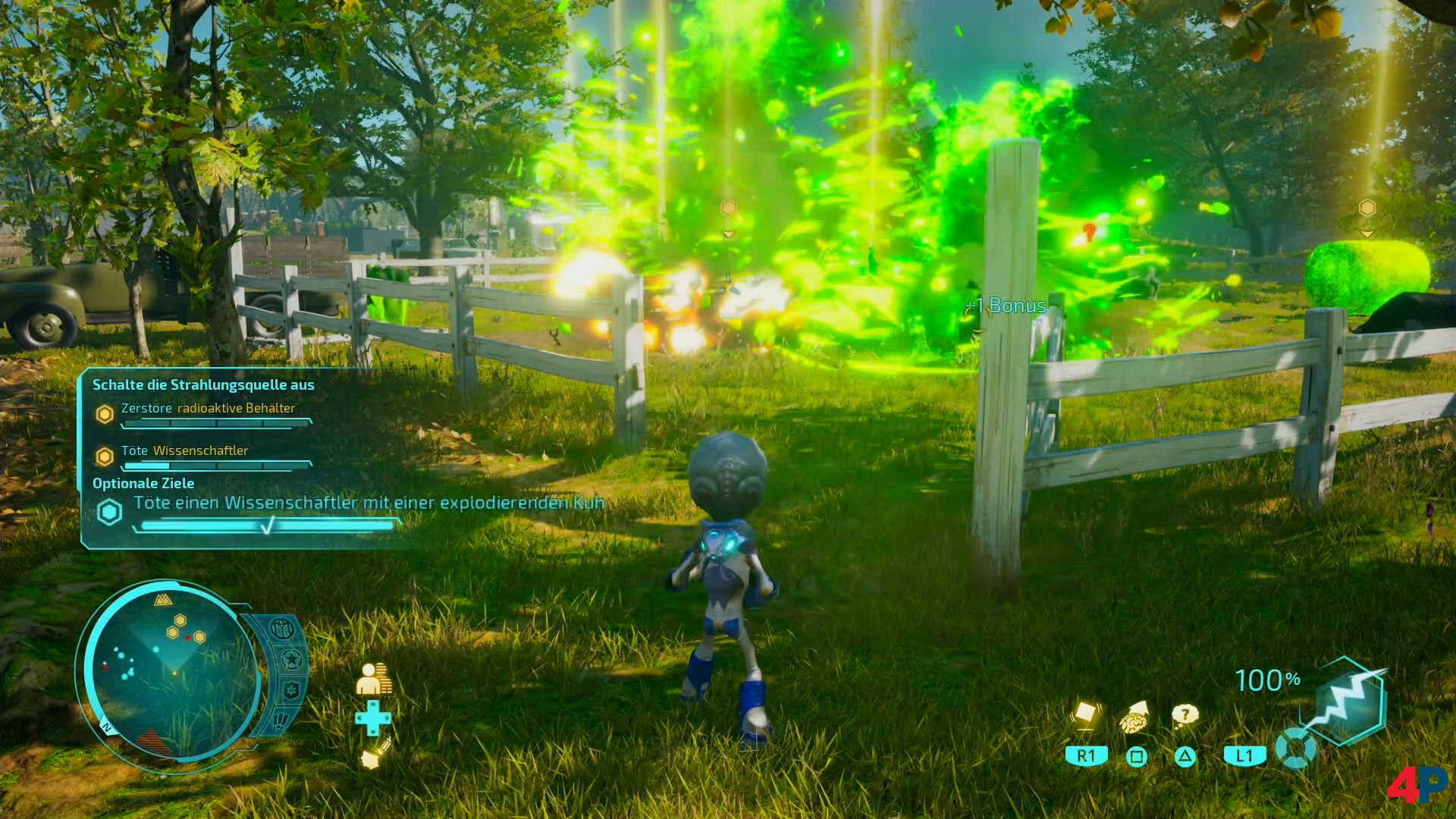This screenshot has width=1456, height=819.
Task: Use the brain extraction ability icon
Action: tap(1135, 717)
